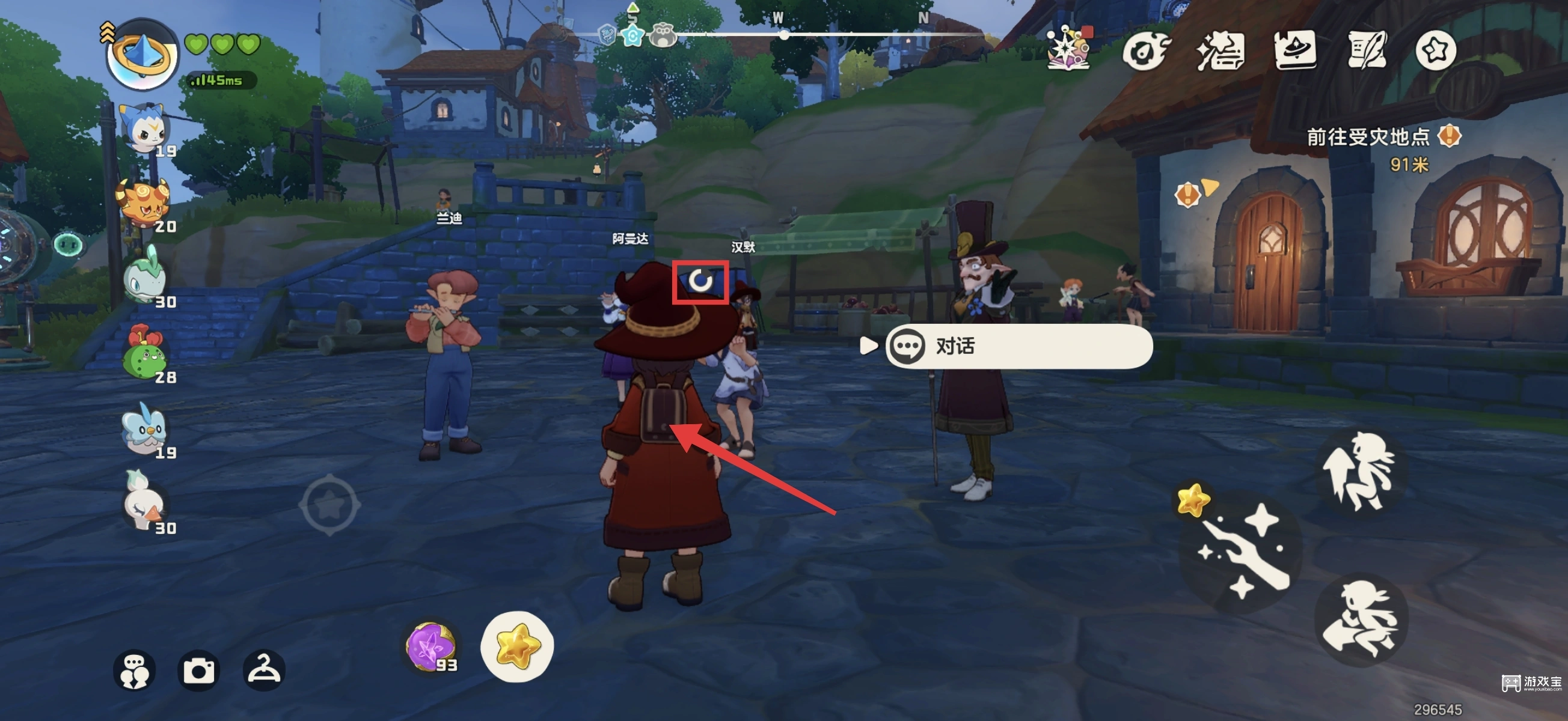Open the hat-on-book journal icon

[x=1294, y=50]
